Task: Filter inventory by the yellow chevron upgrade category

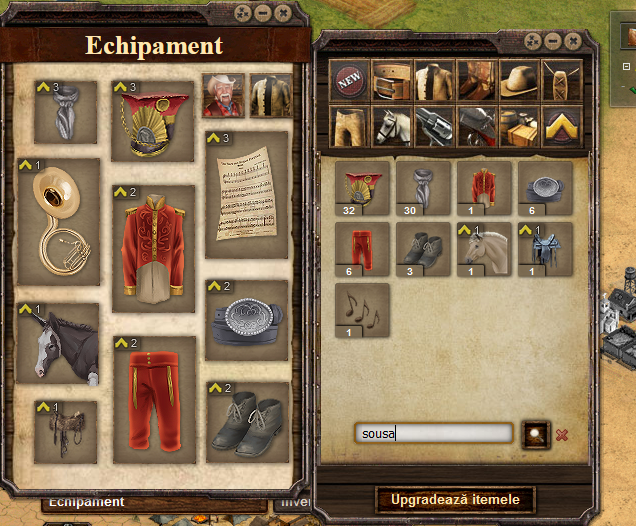Action: click(559, 126)
